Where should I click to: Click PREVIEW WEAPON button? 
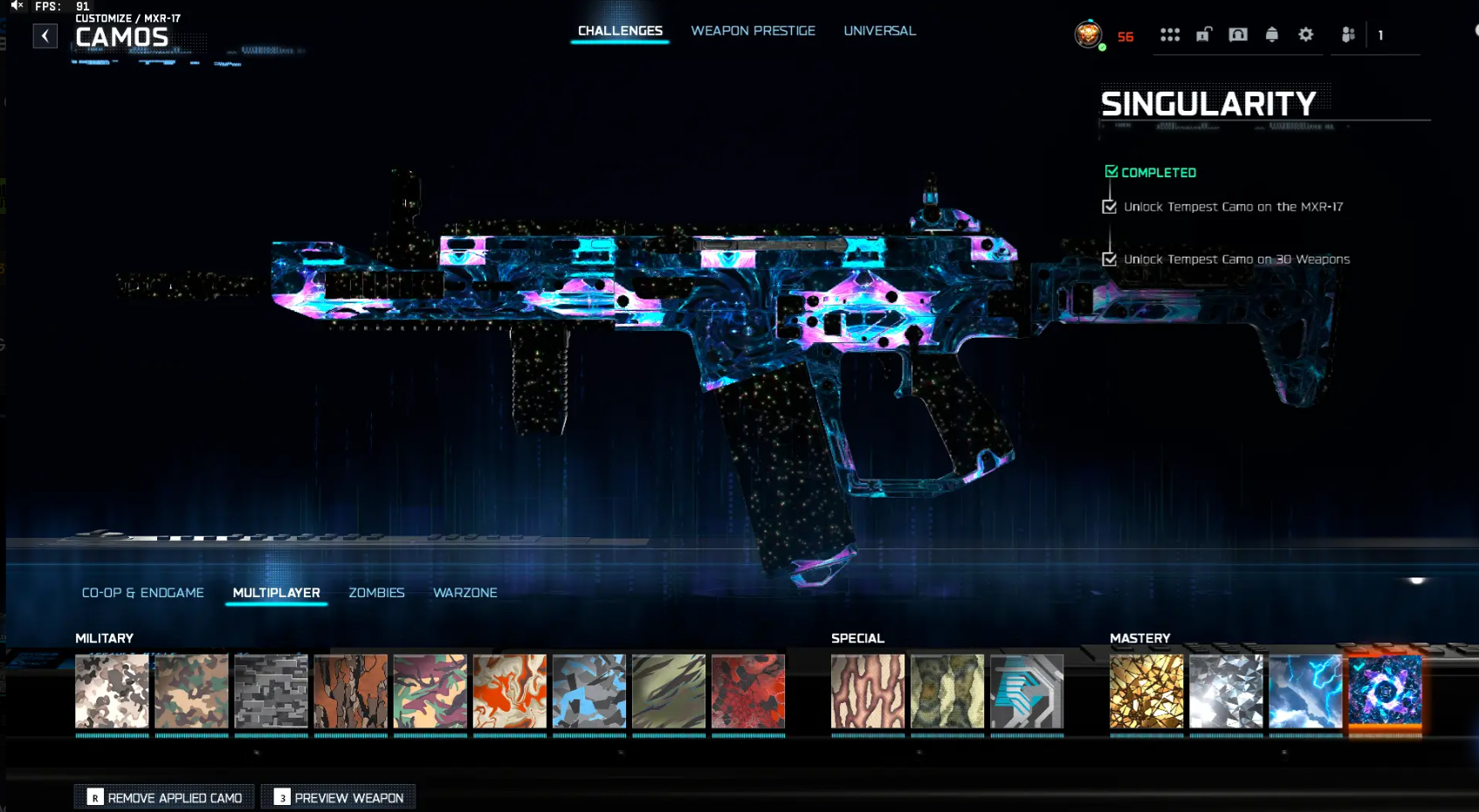(338, 797)
